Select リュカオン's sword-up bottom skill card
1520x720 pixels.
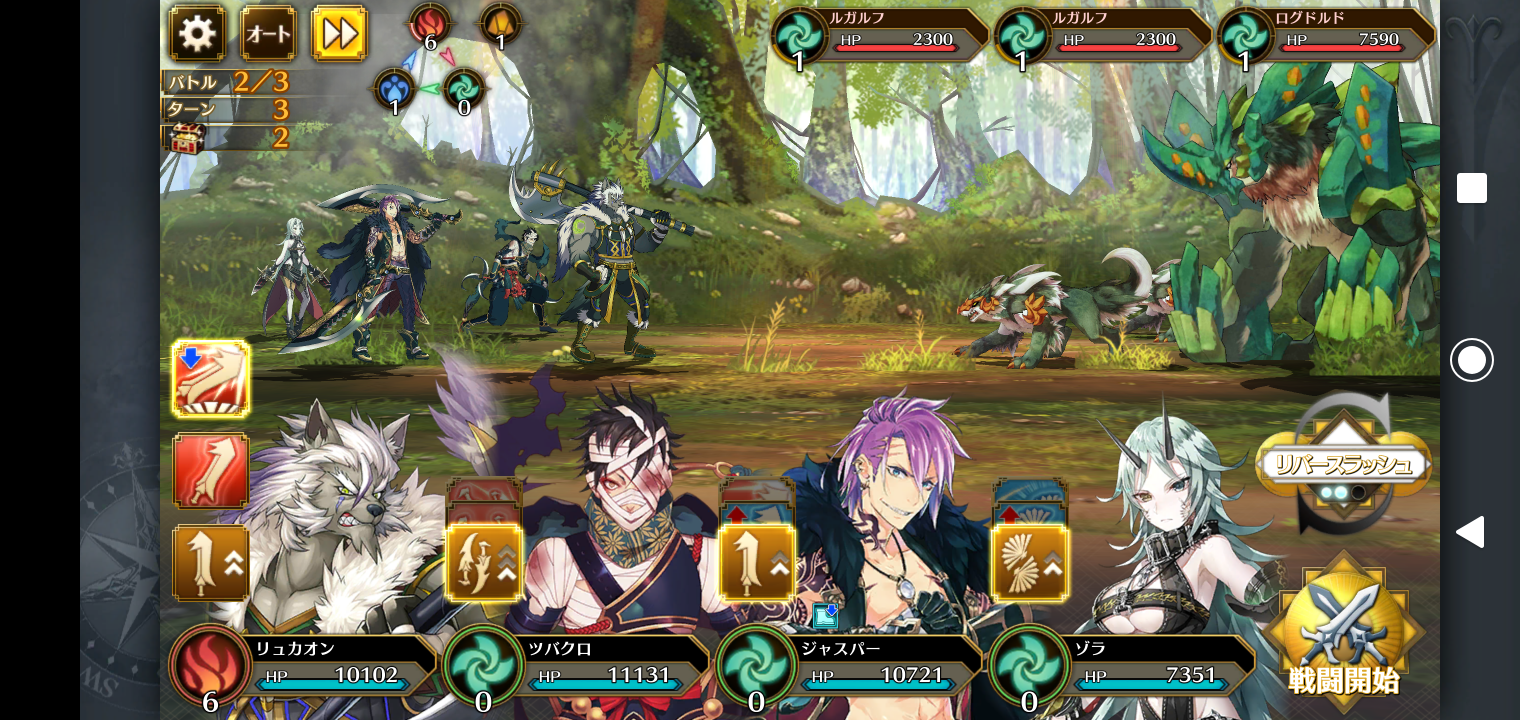coord(211,563)
